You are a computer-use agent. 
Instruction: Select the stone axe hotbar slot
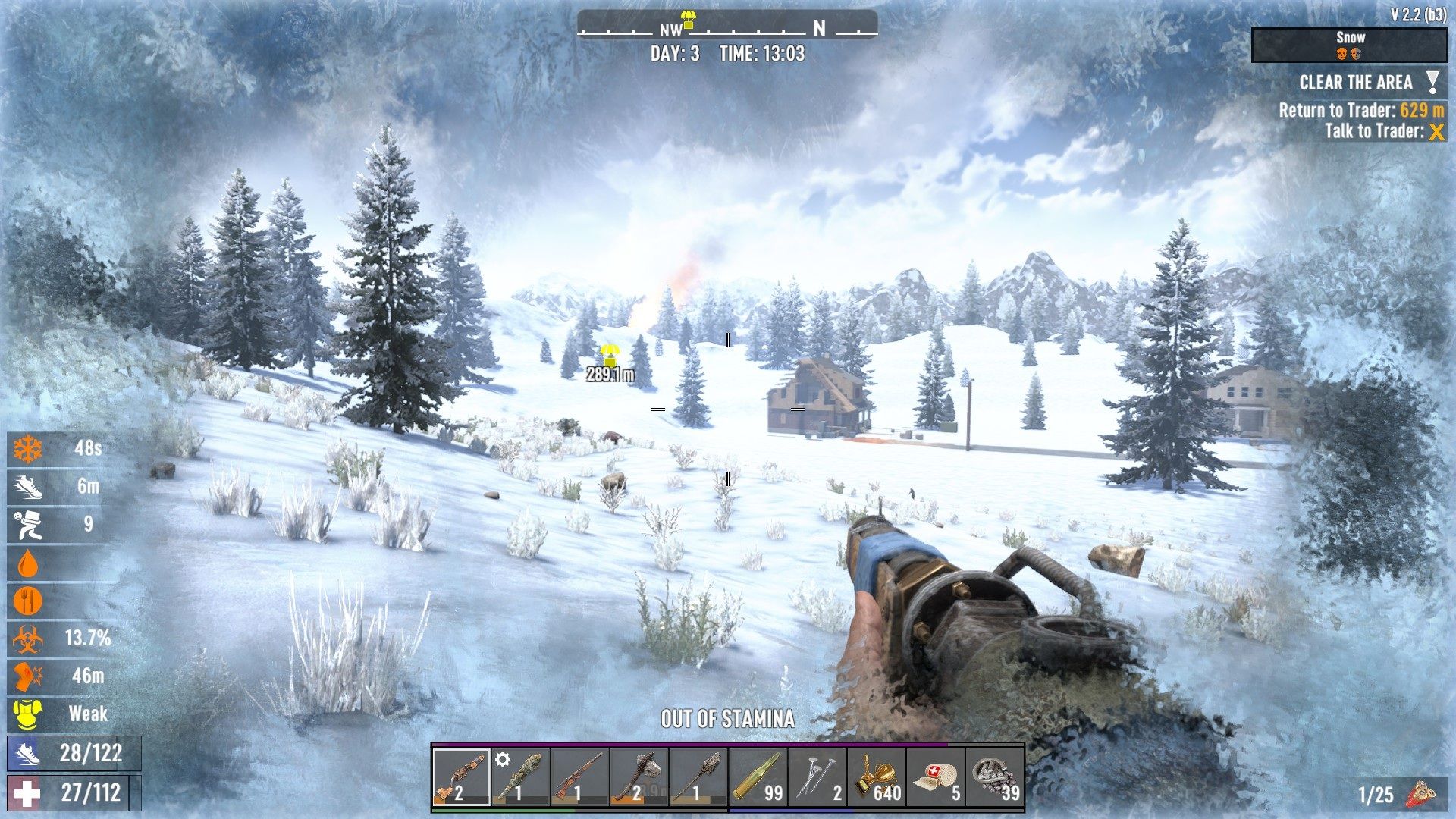point(639,777)
